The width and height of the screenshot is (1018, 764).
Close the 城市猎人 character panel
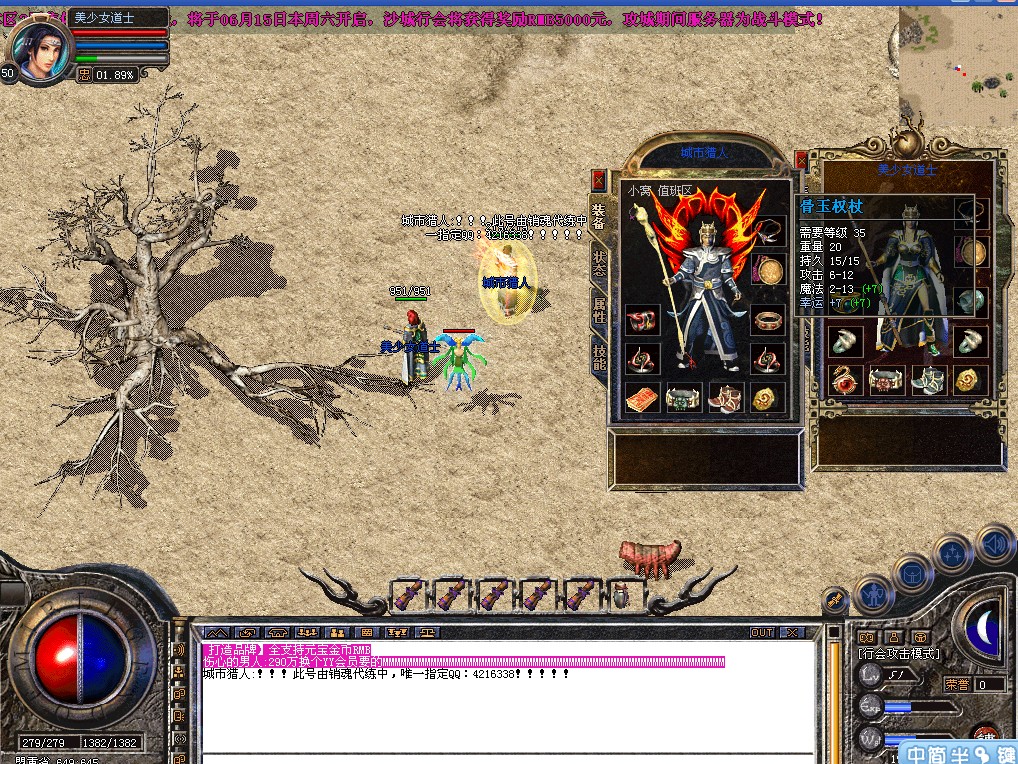tap(598, 180)
